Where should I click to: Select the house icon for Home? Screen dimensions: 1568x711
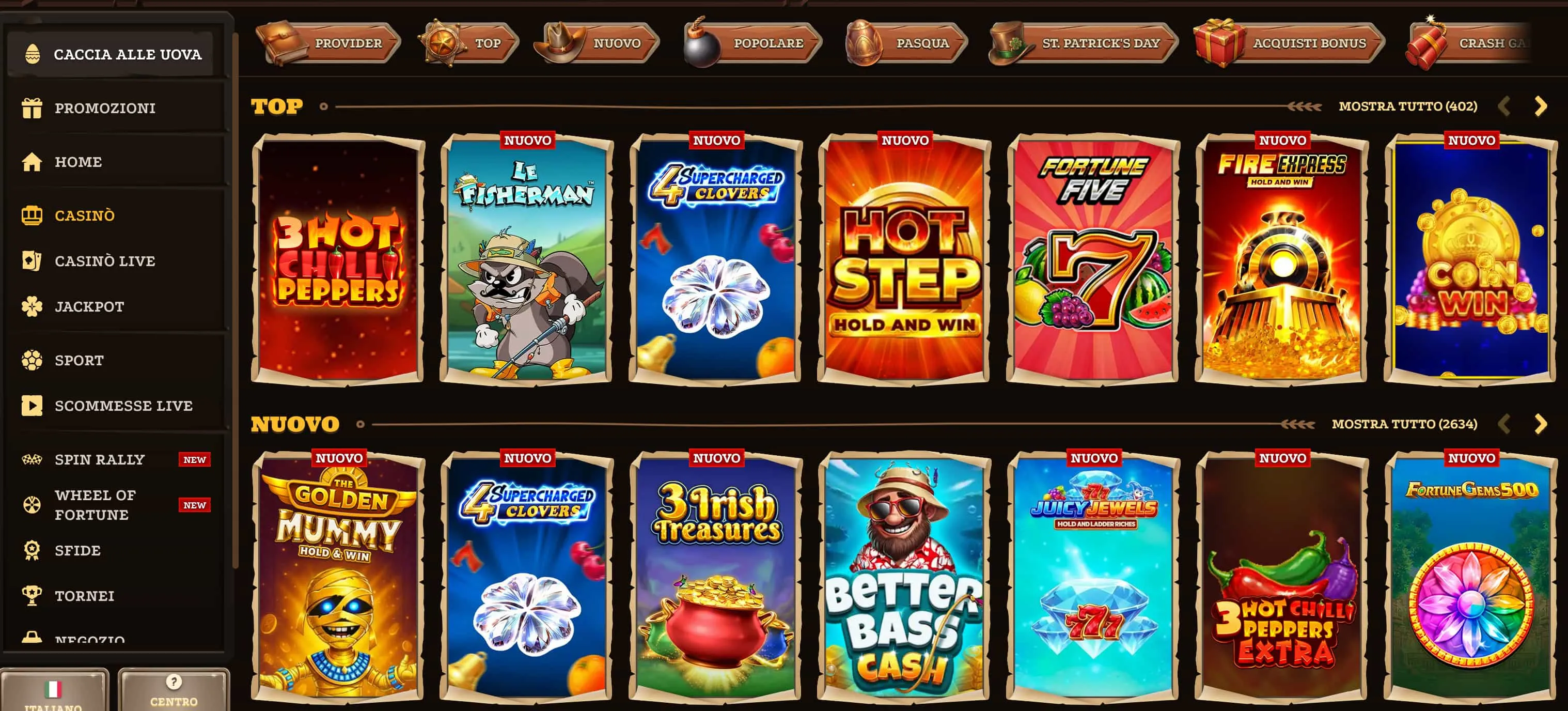(x=32, y=161)
